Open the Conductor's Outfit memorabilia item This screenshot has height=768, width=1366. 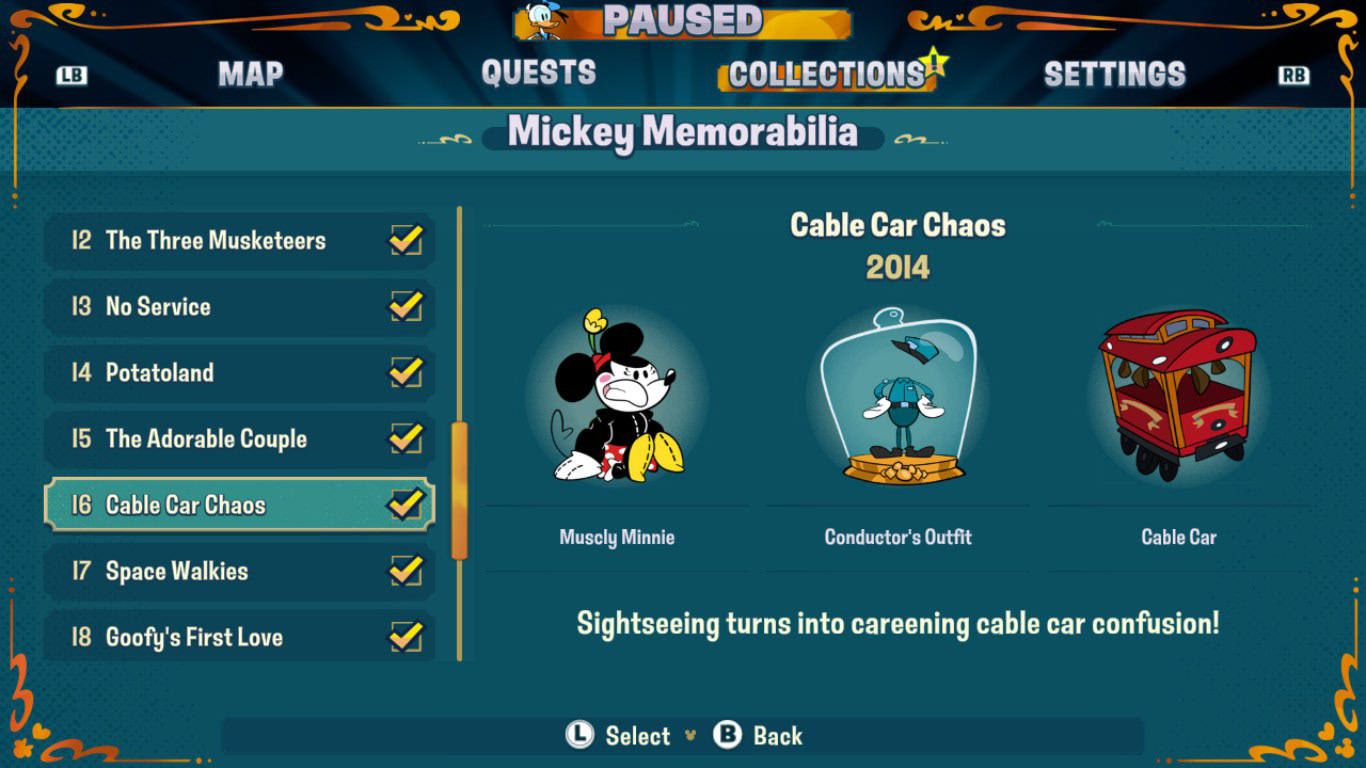click(x=897, y=395)
